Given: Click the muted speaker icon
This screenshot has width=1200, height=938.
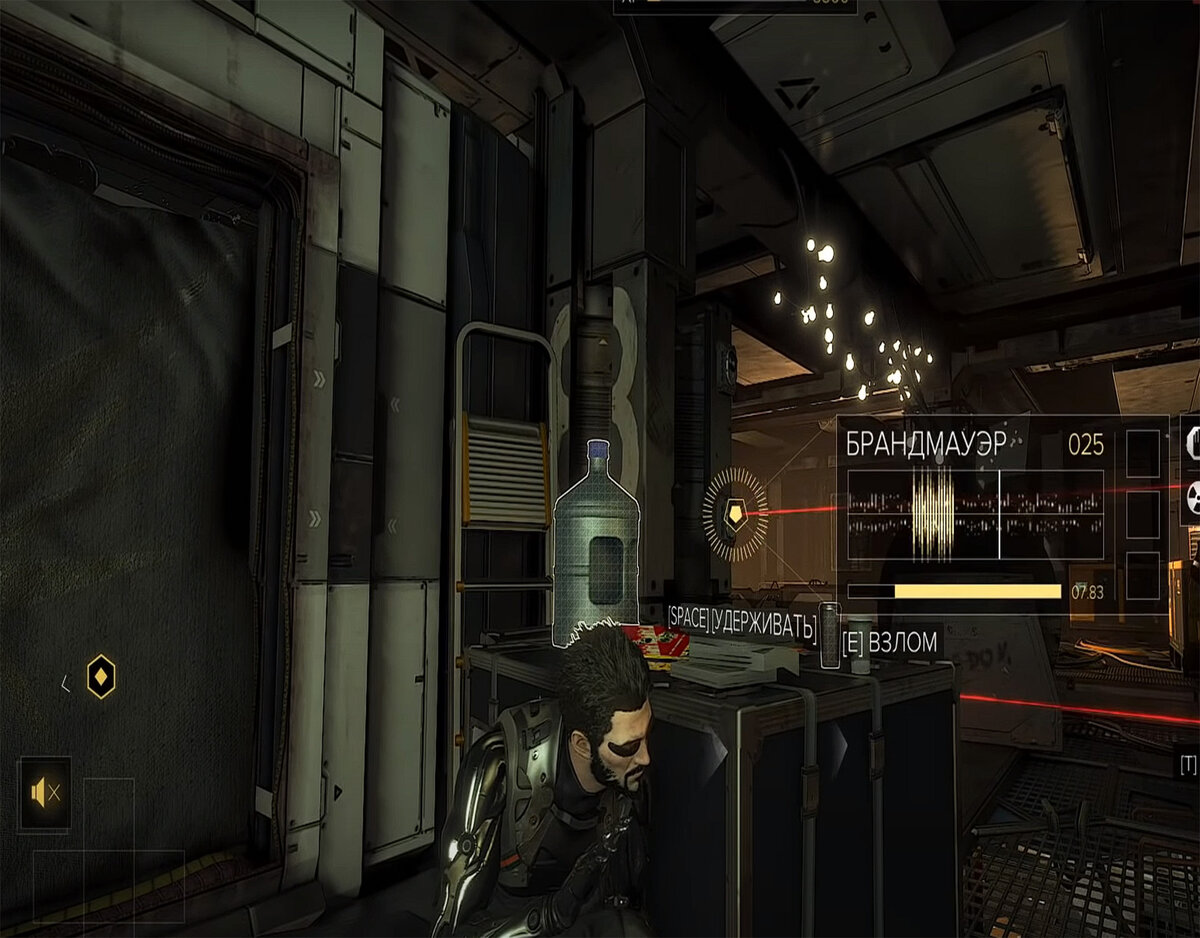Looking at the screenshot, I should (x=45, y=794).
